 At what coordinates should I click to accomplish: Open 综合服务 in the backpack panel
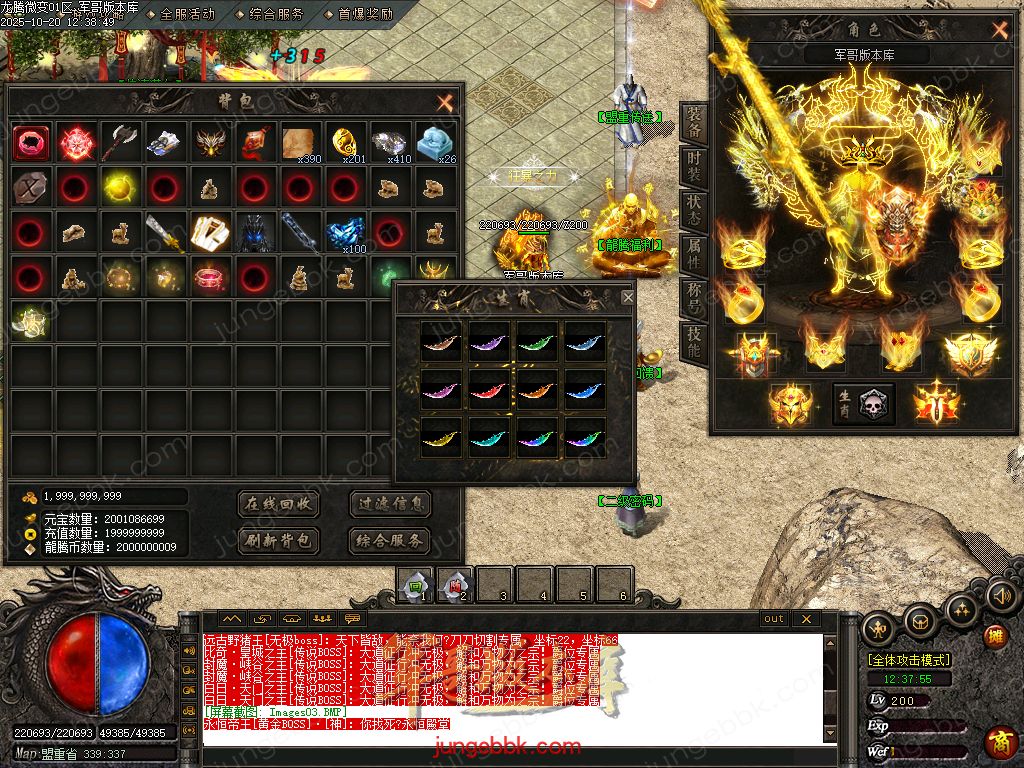point(389,541)
